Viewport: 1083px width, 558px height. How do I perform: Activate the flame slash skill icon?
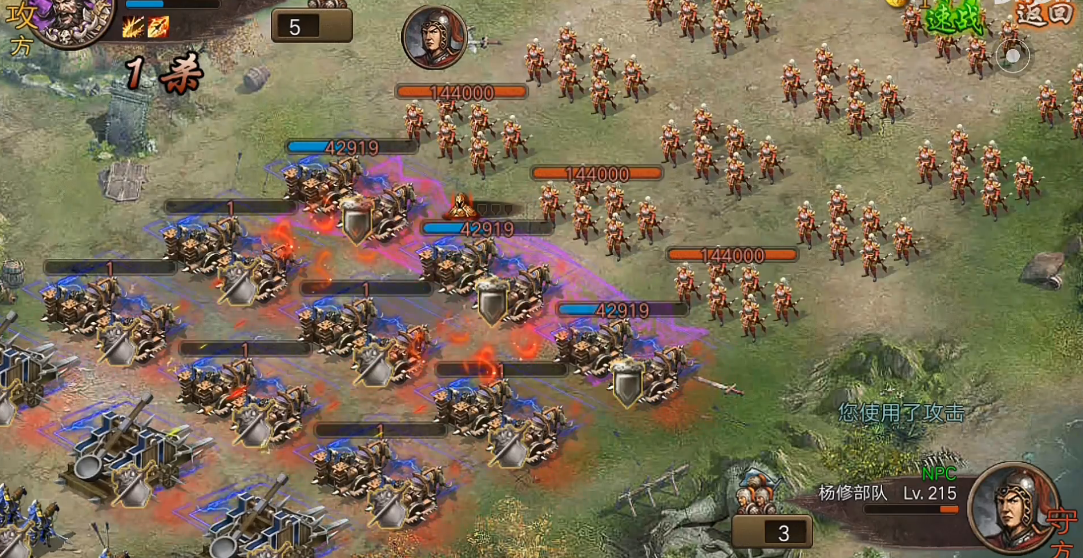click(133, 27)
